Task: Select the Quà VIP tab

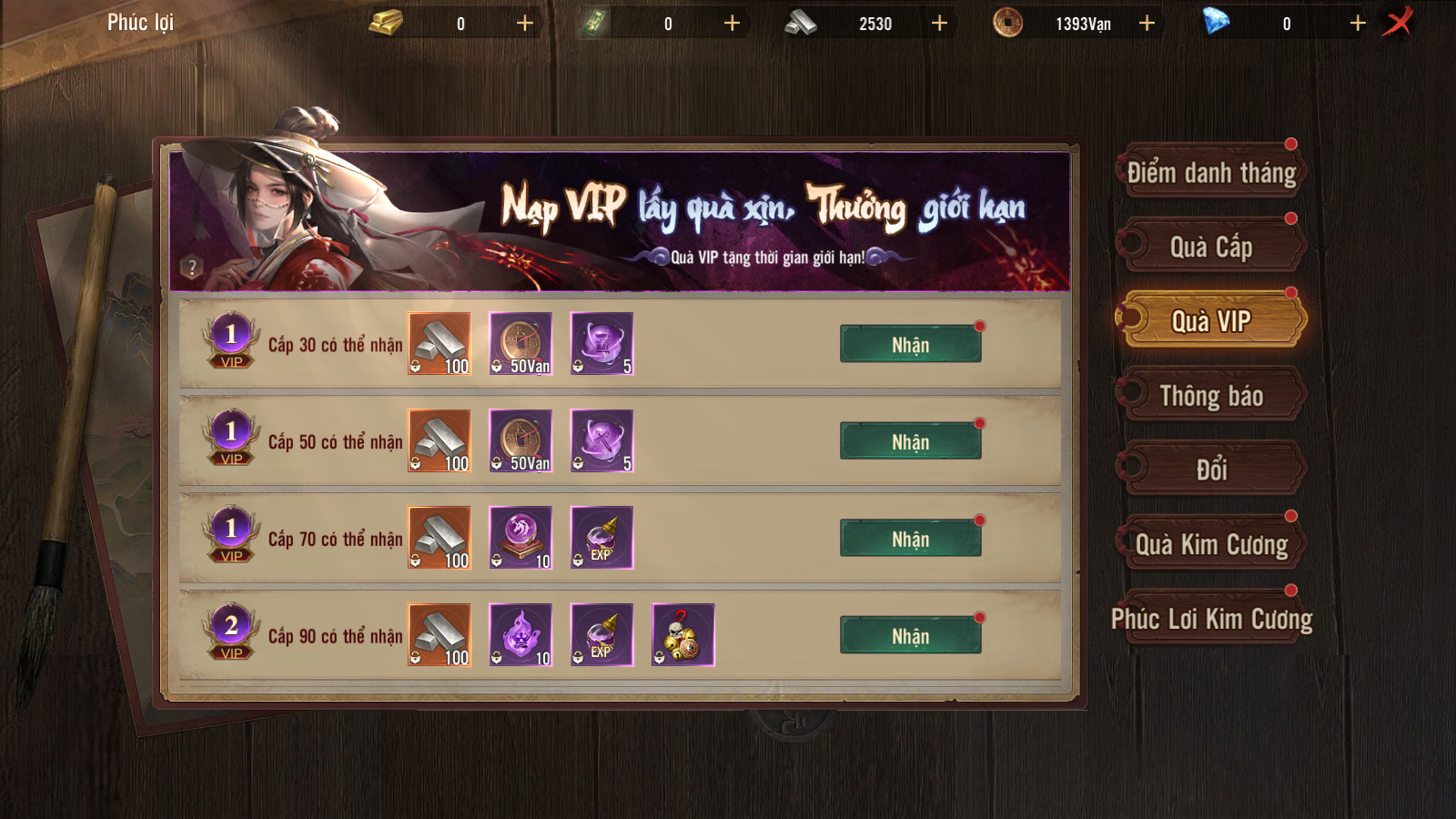Action: [x=1211, y=321]
